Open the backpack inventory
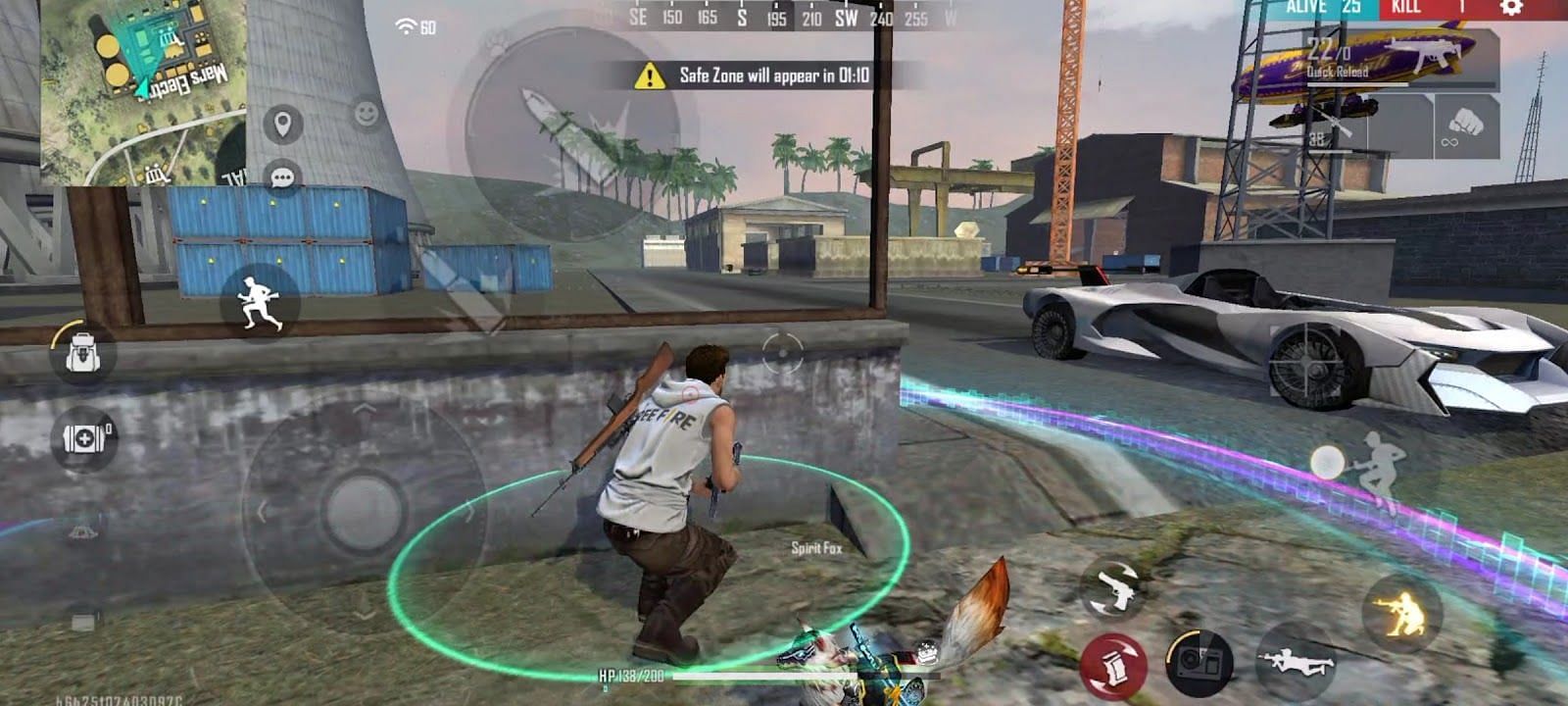This screenshot has height=706, width=1568. coord(82,351)
